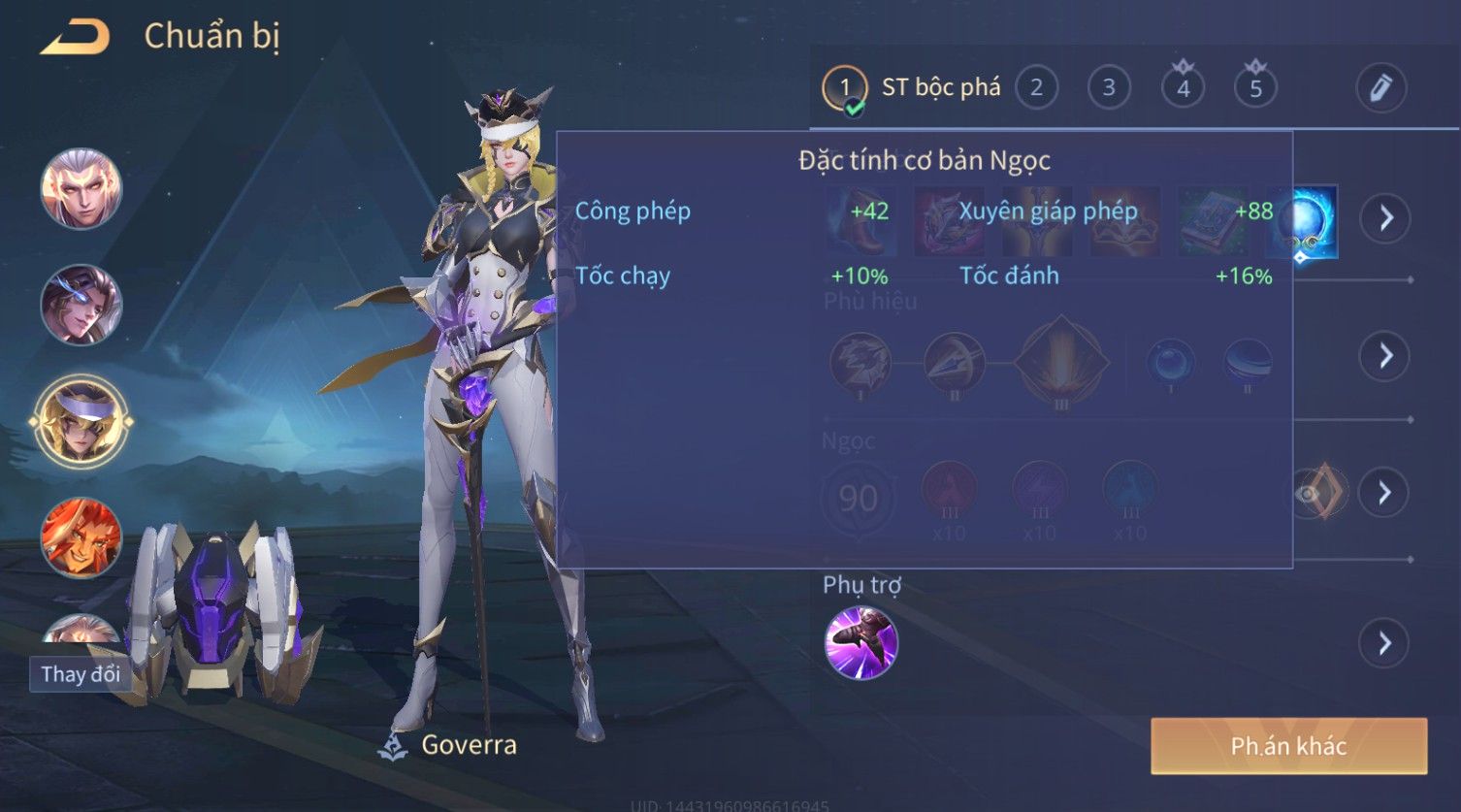Viewport: 1461px width, 812px height.
Task: Open the Ngọc details arrow
Action: (1384, 493)
